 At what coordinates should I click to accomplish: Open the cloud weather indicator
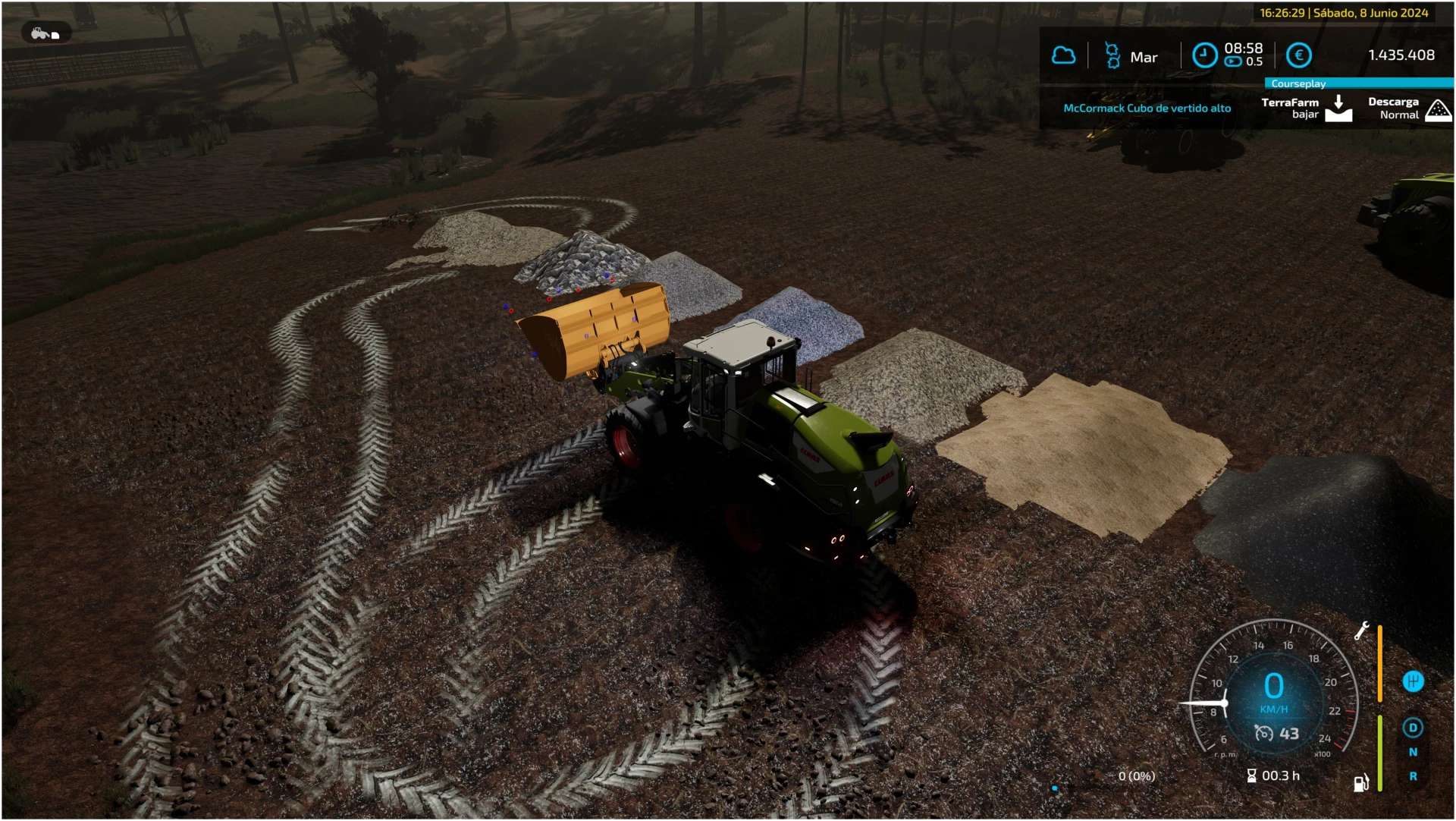click(1063, 55)
